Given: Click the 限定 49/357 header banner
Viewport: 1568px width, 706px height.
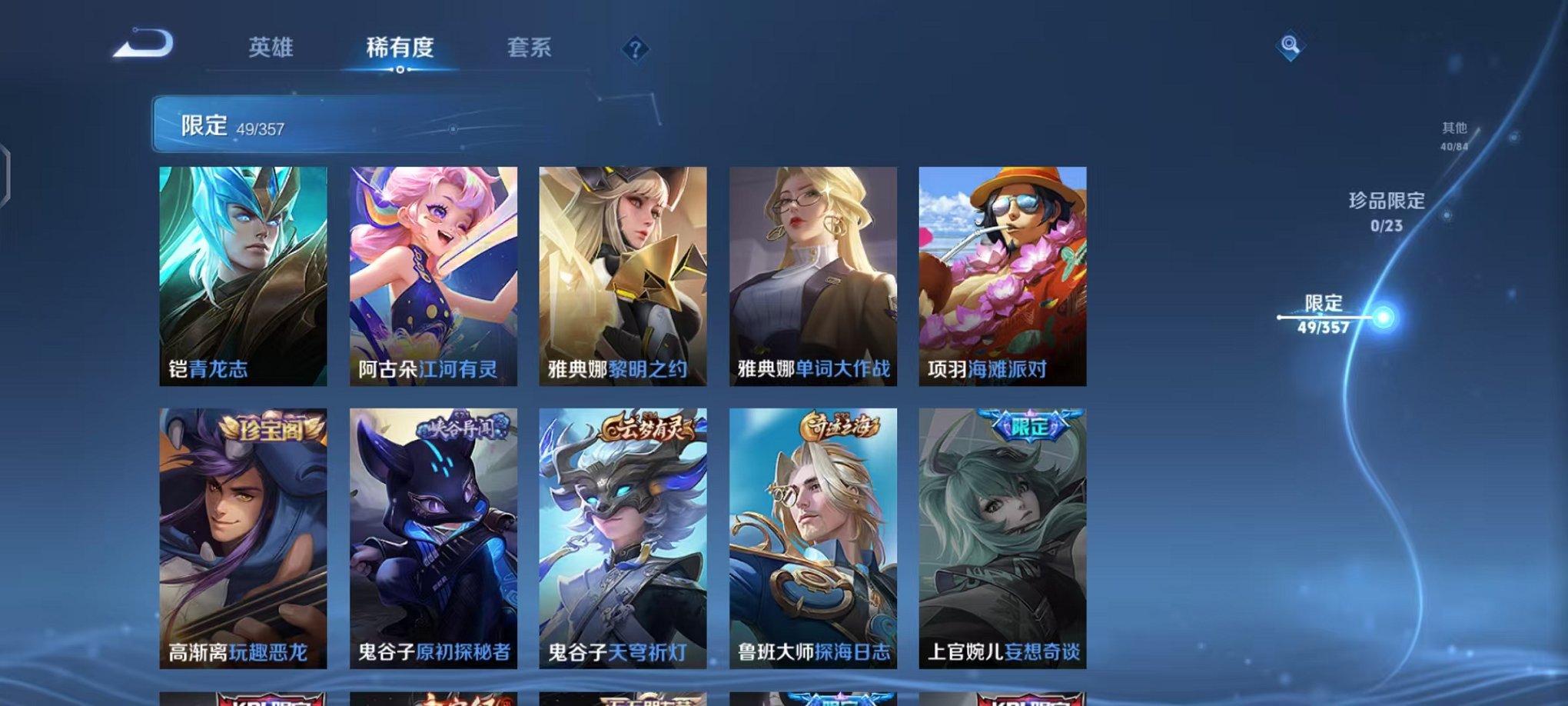Looking at the screenshot, I should 307,125.
